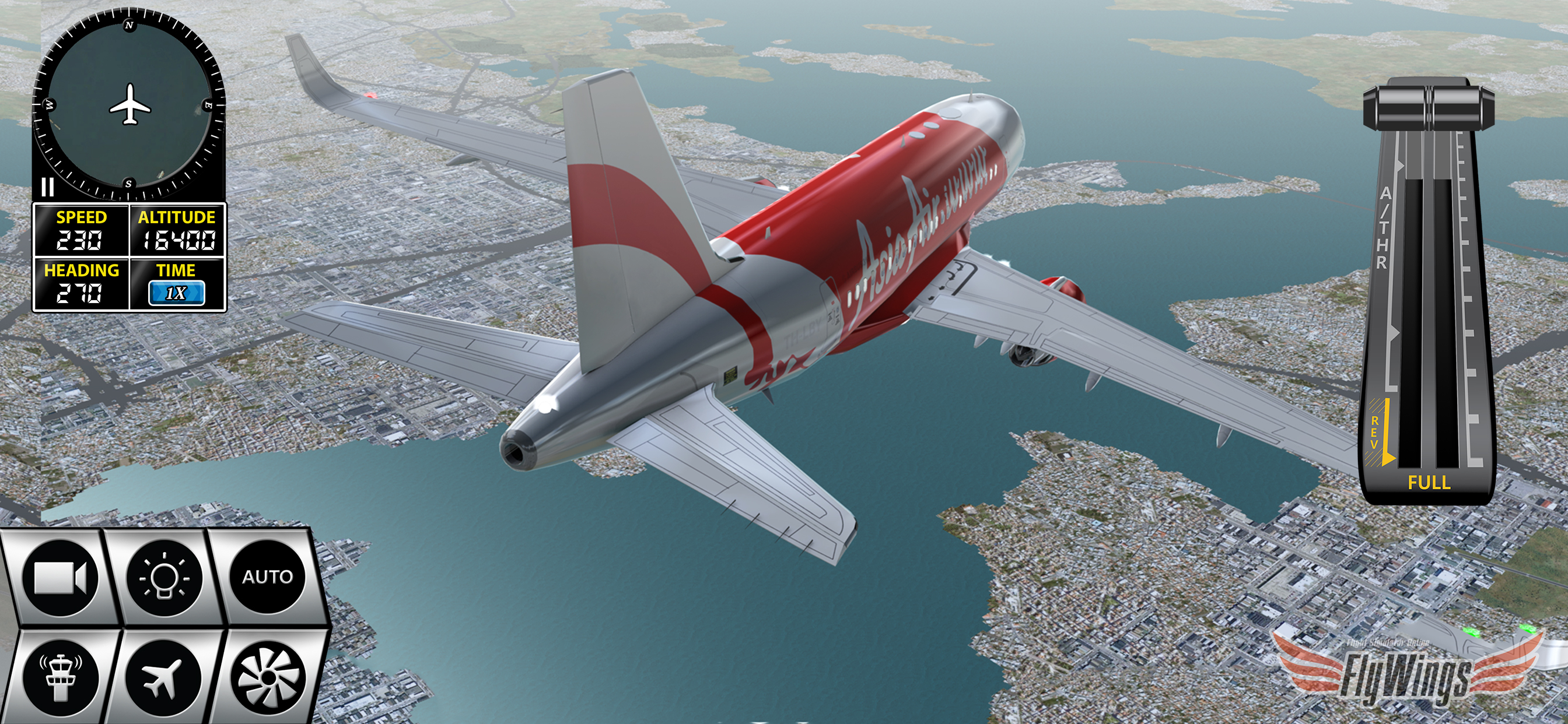Set throttle to FULL
1568x724 pixels.
[x=1429, y=483]
